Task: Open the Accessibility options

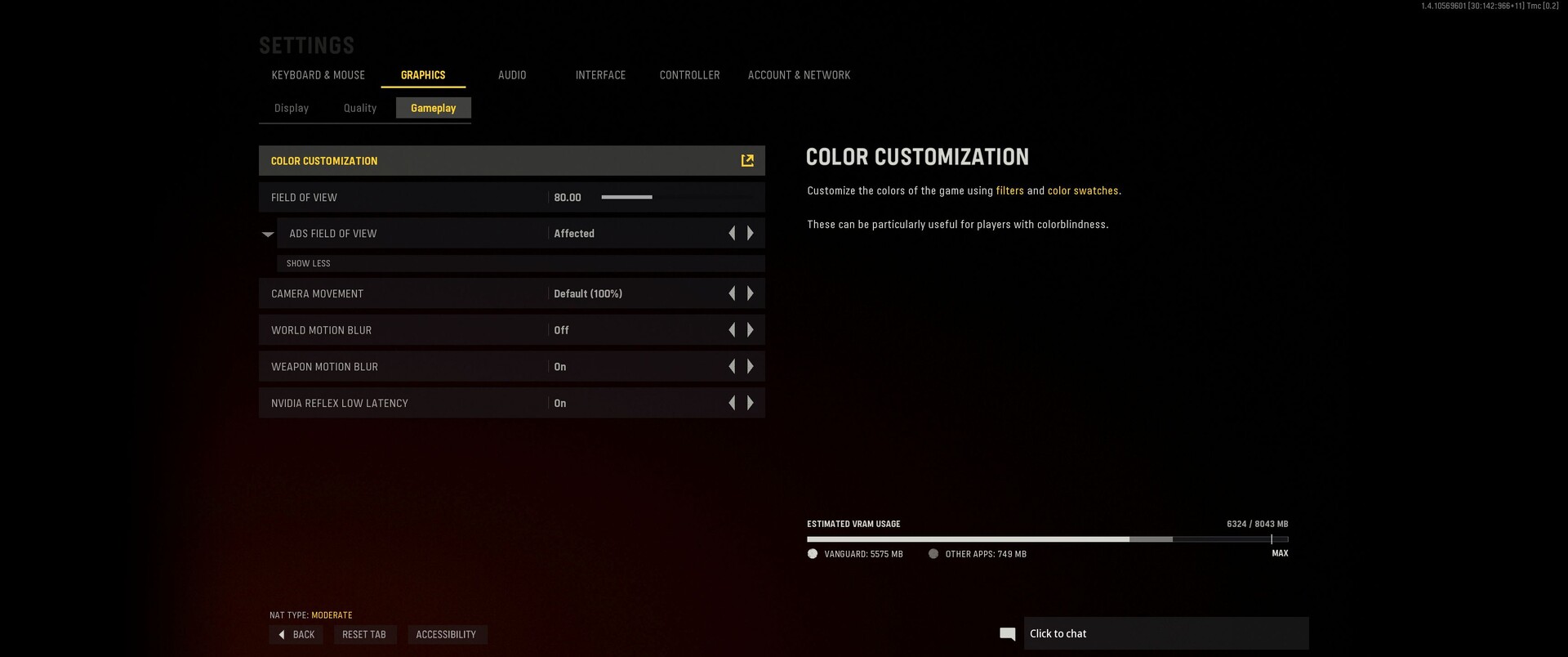Action: [446, 635]
